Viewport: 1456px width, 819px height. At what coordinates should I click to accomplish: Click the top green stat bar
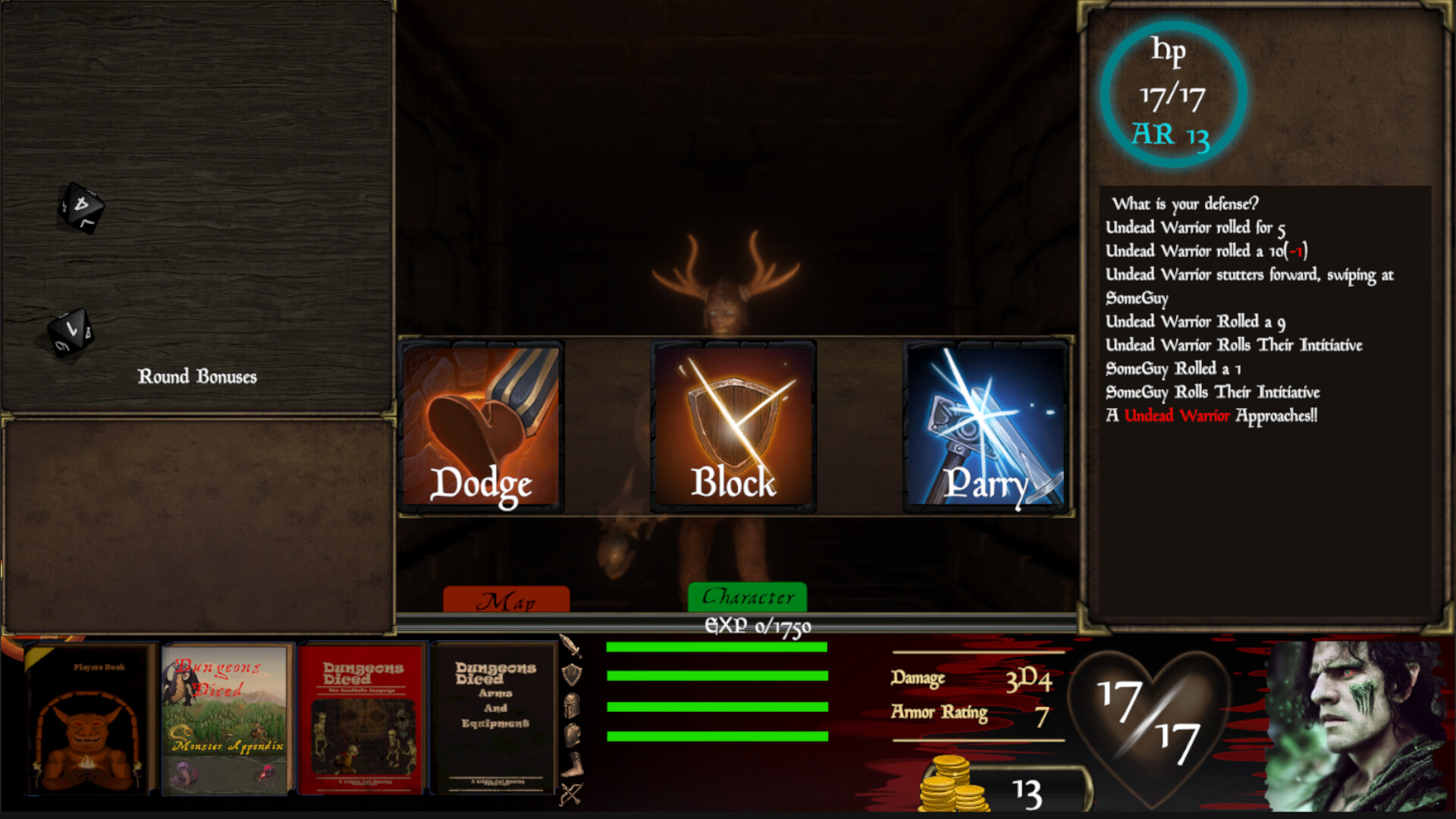coord(715,648)
